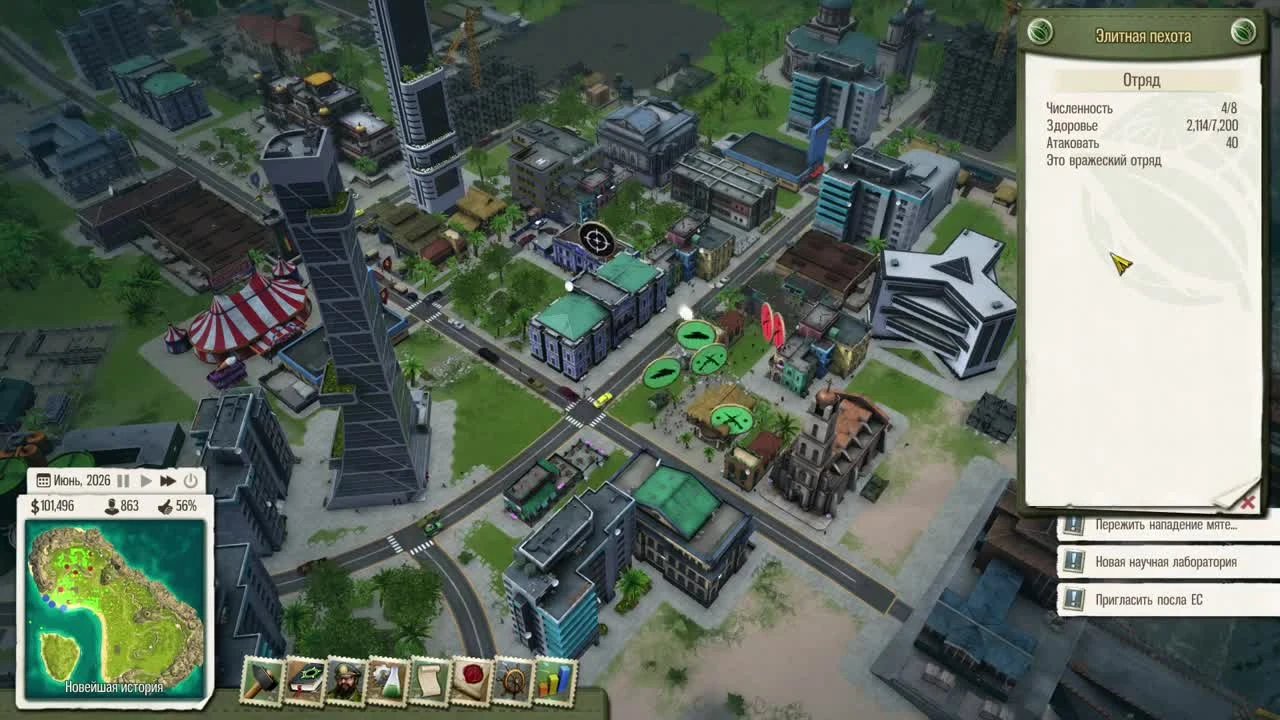Enable fast-forward game speed
Image resolution: width=1280 pixels, height=720 pixels.
point(168,481)
